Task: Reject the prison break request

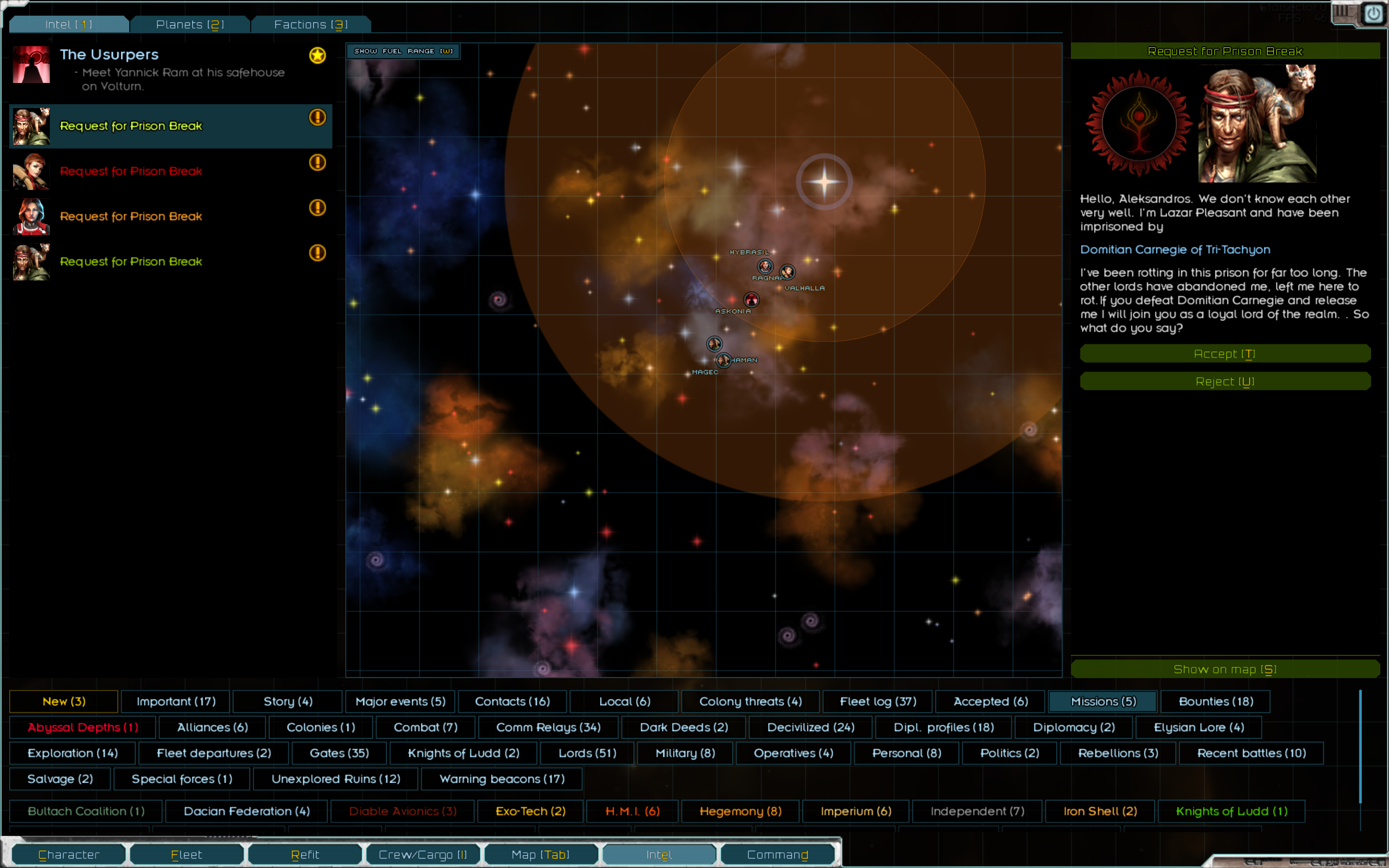Action: (1225, 381)
